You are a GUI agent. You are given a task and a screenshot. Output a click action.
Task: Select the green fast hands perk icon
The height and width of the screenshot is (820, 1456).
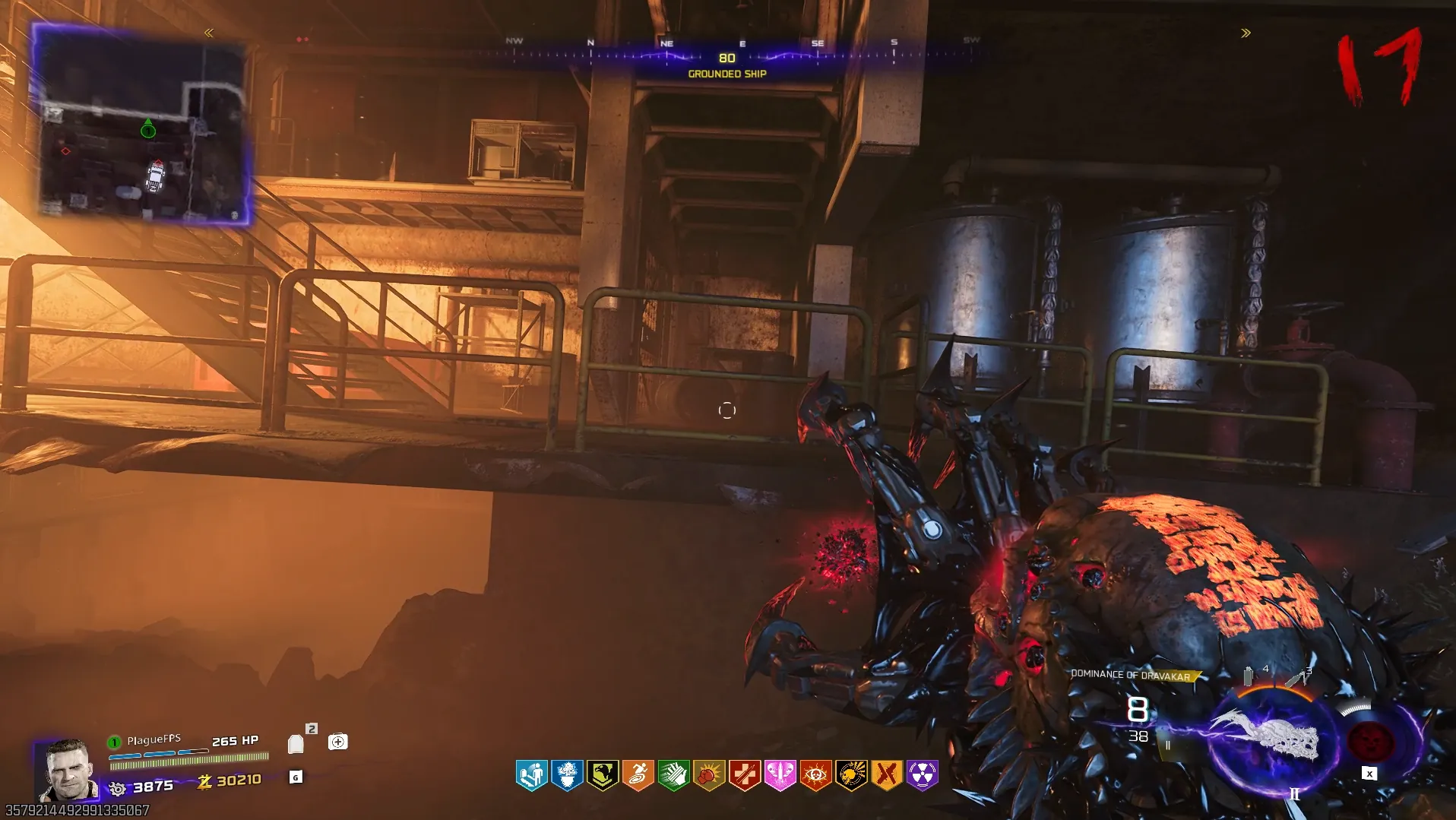673,775
